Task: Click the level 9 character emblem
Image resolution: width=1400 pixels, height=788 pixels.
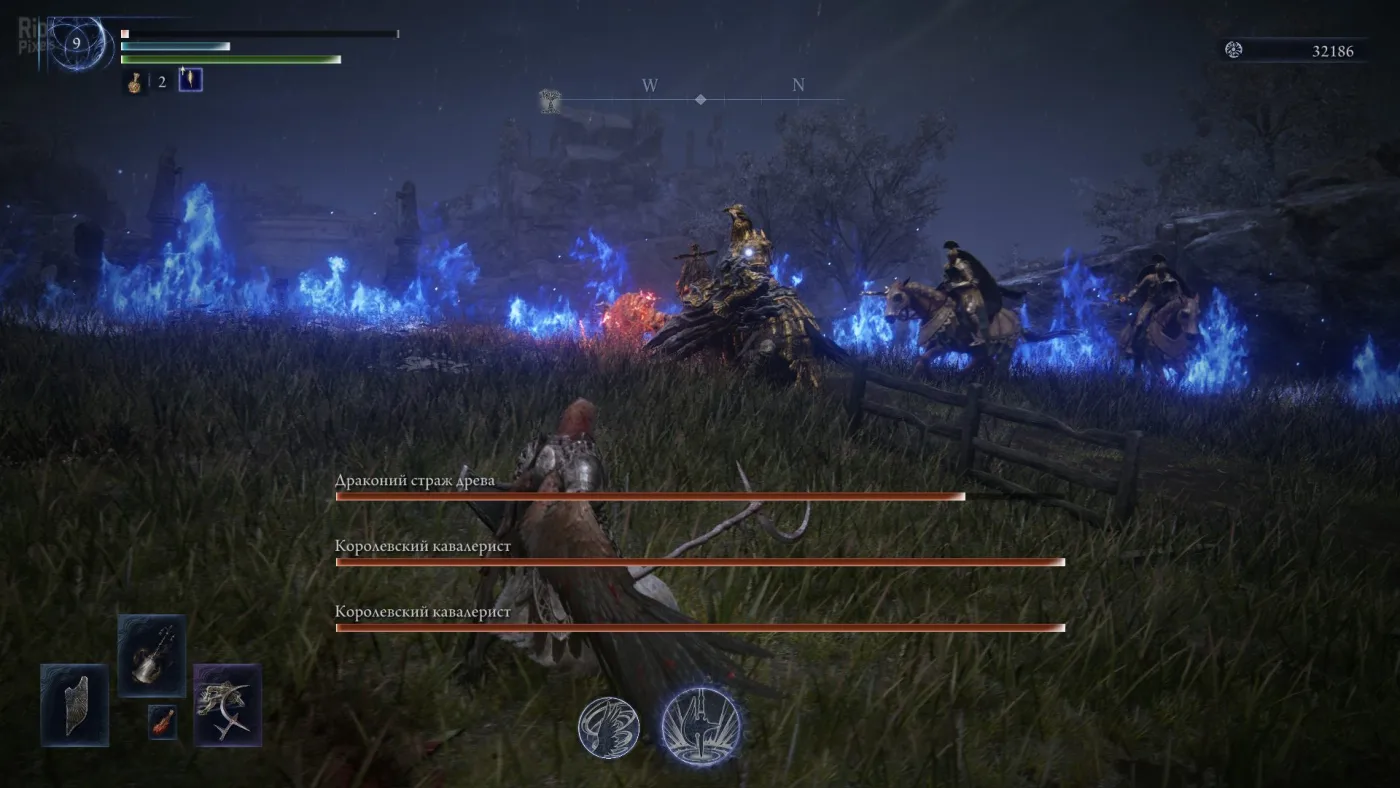Action: [x=77, y=44]
